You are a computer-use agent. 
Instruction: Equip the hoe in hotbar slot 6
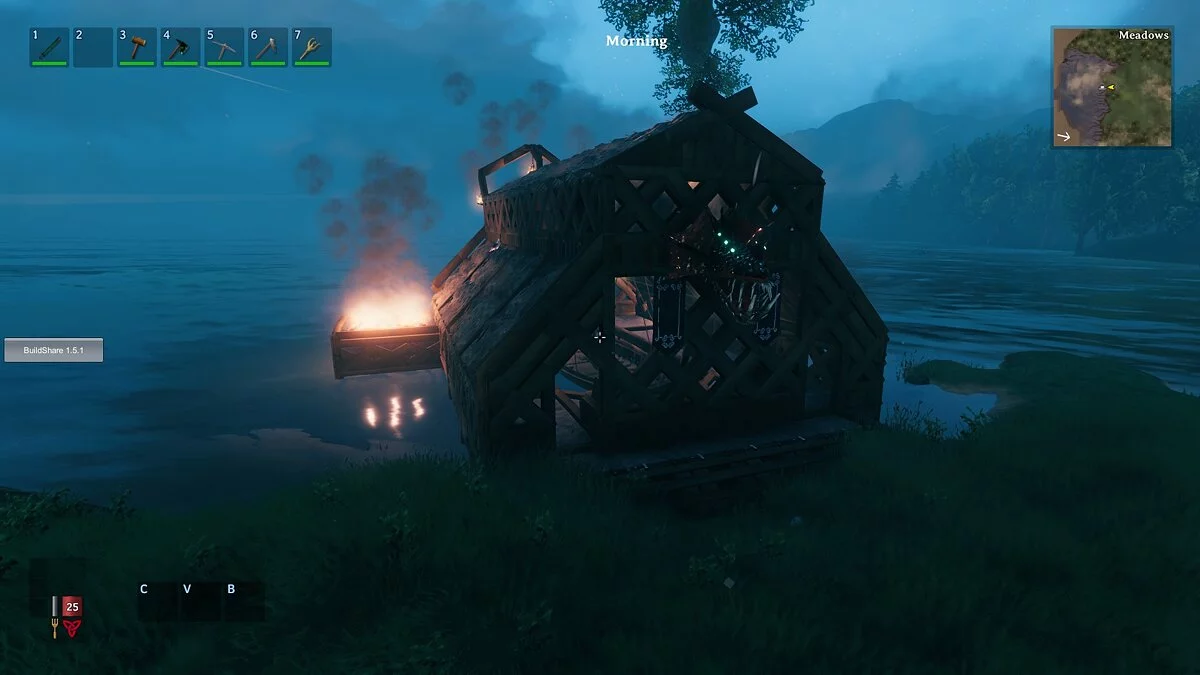coord(268,47)
